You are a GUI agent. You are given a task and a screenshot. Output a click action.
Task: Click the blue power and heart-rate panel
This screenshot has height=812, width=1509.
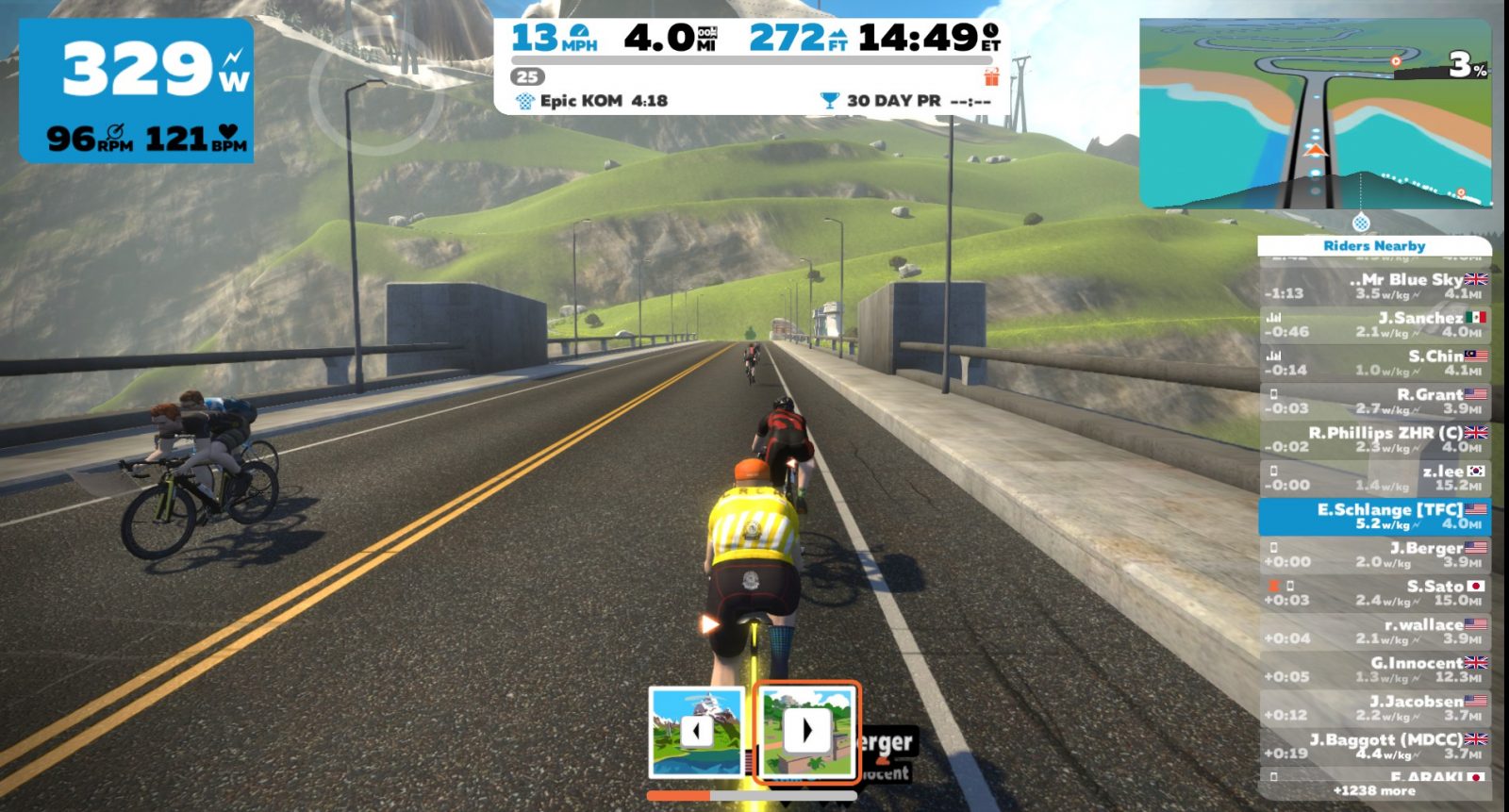tap(137, 91)
